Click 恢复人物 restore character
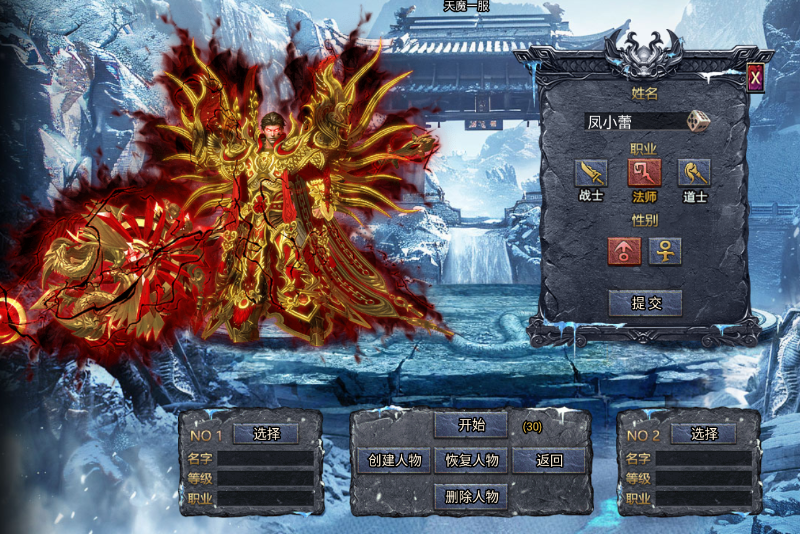Image resolution: width=800 pixels, height=534 pixels. 471,460
